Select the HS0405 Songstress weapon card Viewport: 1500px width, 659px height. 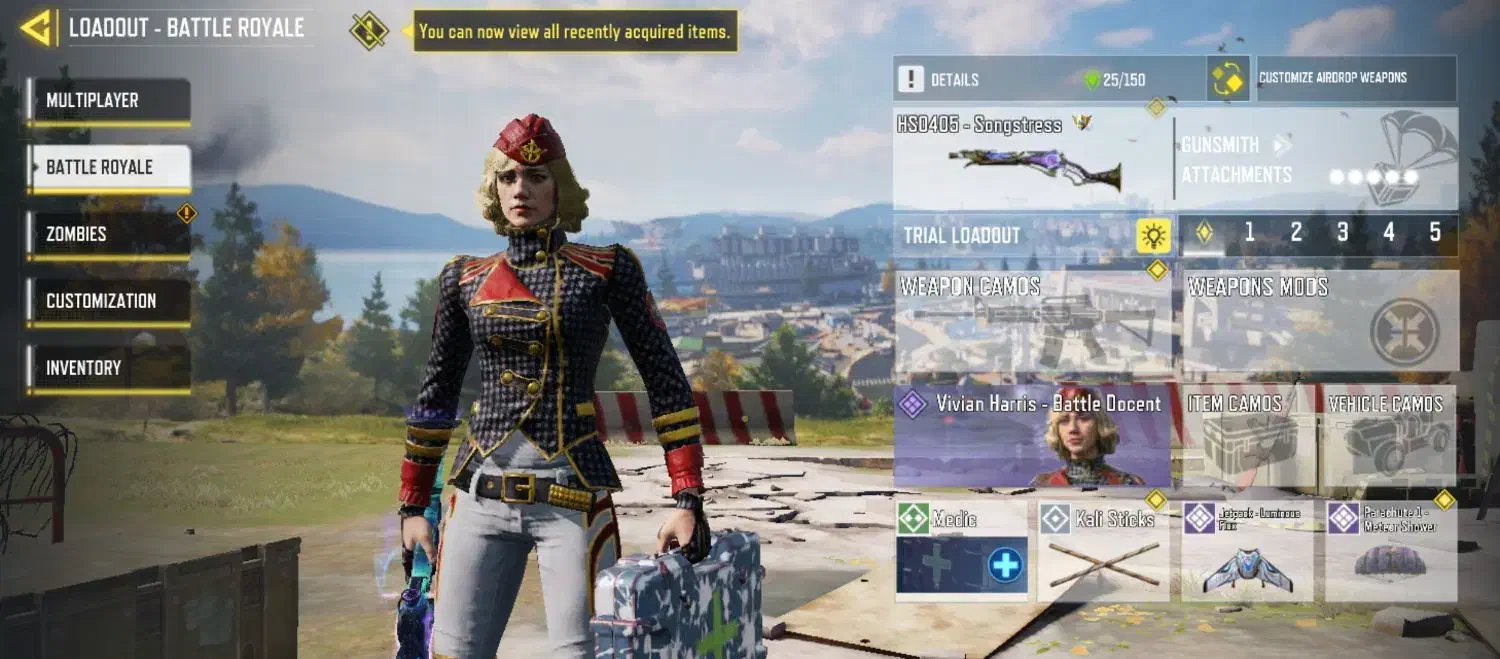(x=1033, y=158)
